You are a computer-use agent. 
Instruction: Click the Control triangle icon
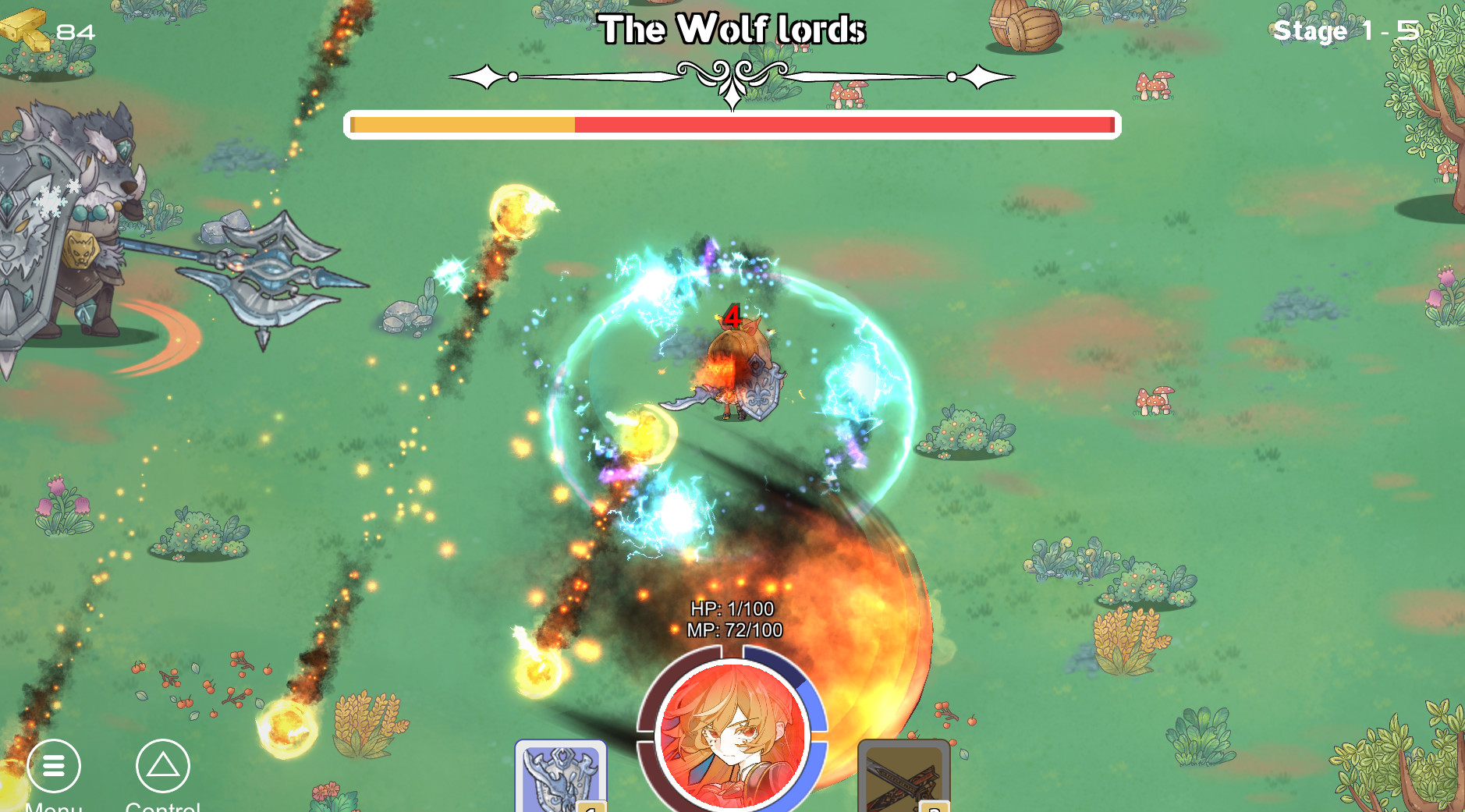tap(161, 768)
